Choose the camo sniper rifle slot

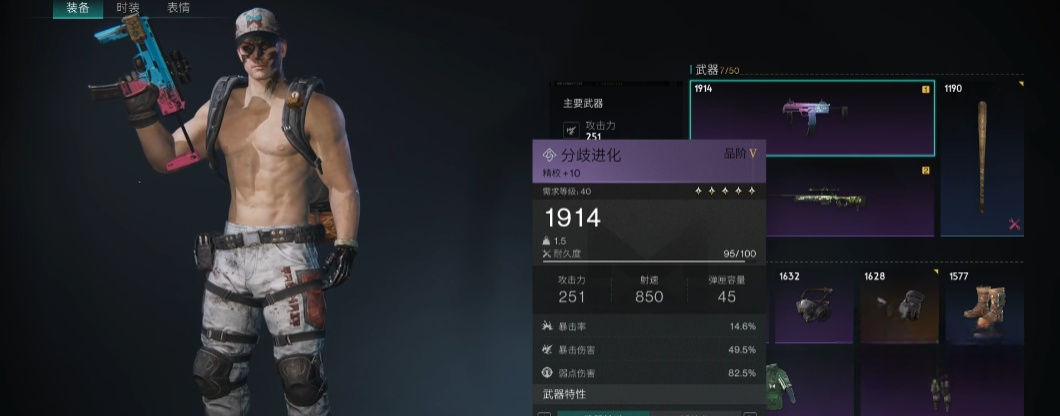[x=850, y=199]
